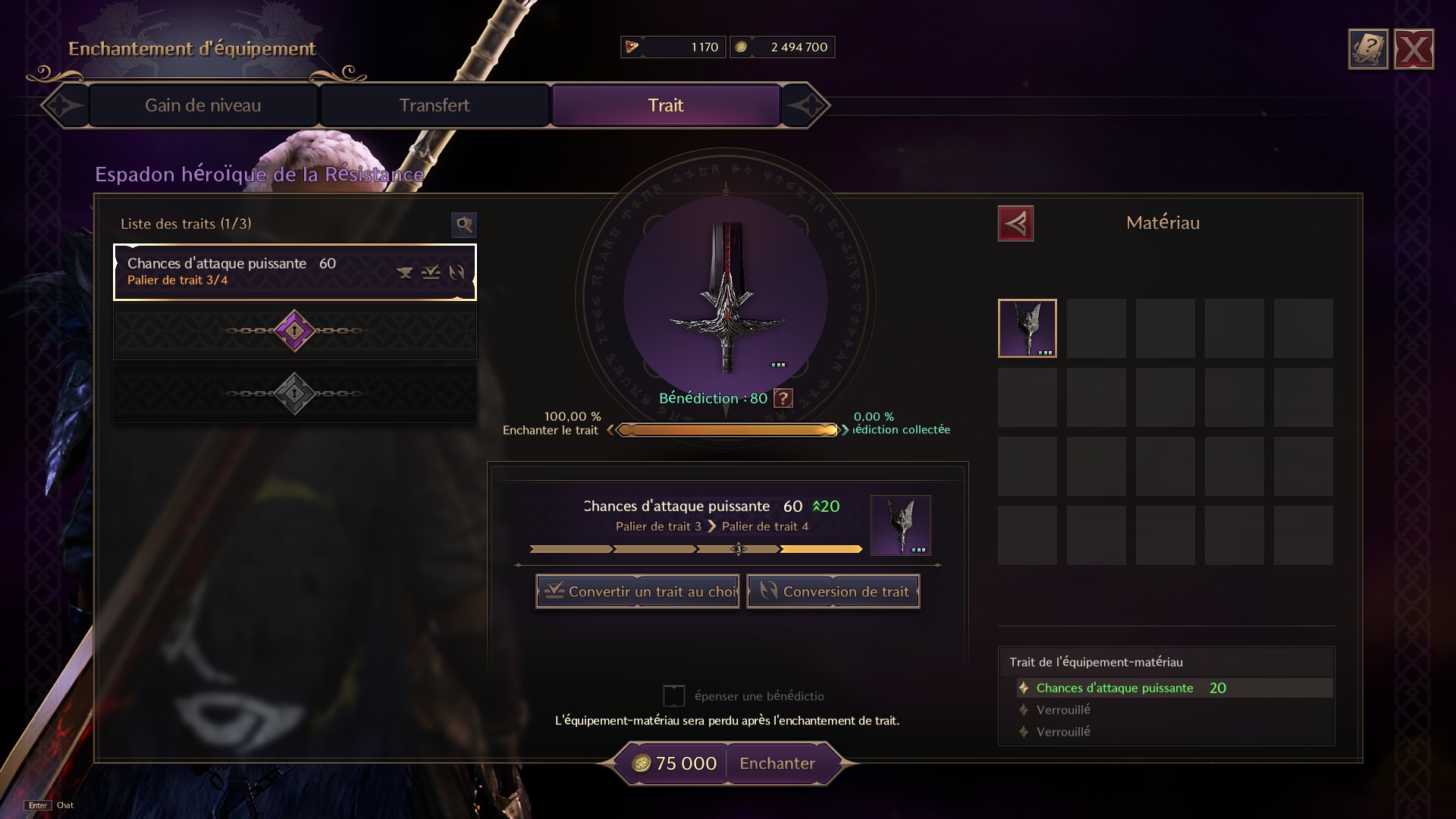
Task: Select the trait conversion arrows icon in trait row
Action: 458,273
